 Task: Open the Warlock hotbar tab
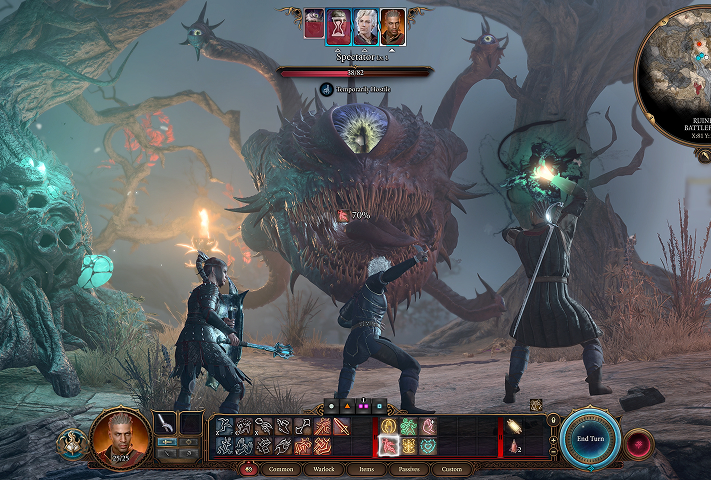325,469
